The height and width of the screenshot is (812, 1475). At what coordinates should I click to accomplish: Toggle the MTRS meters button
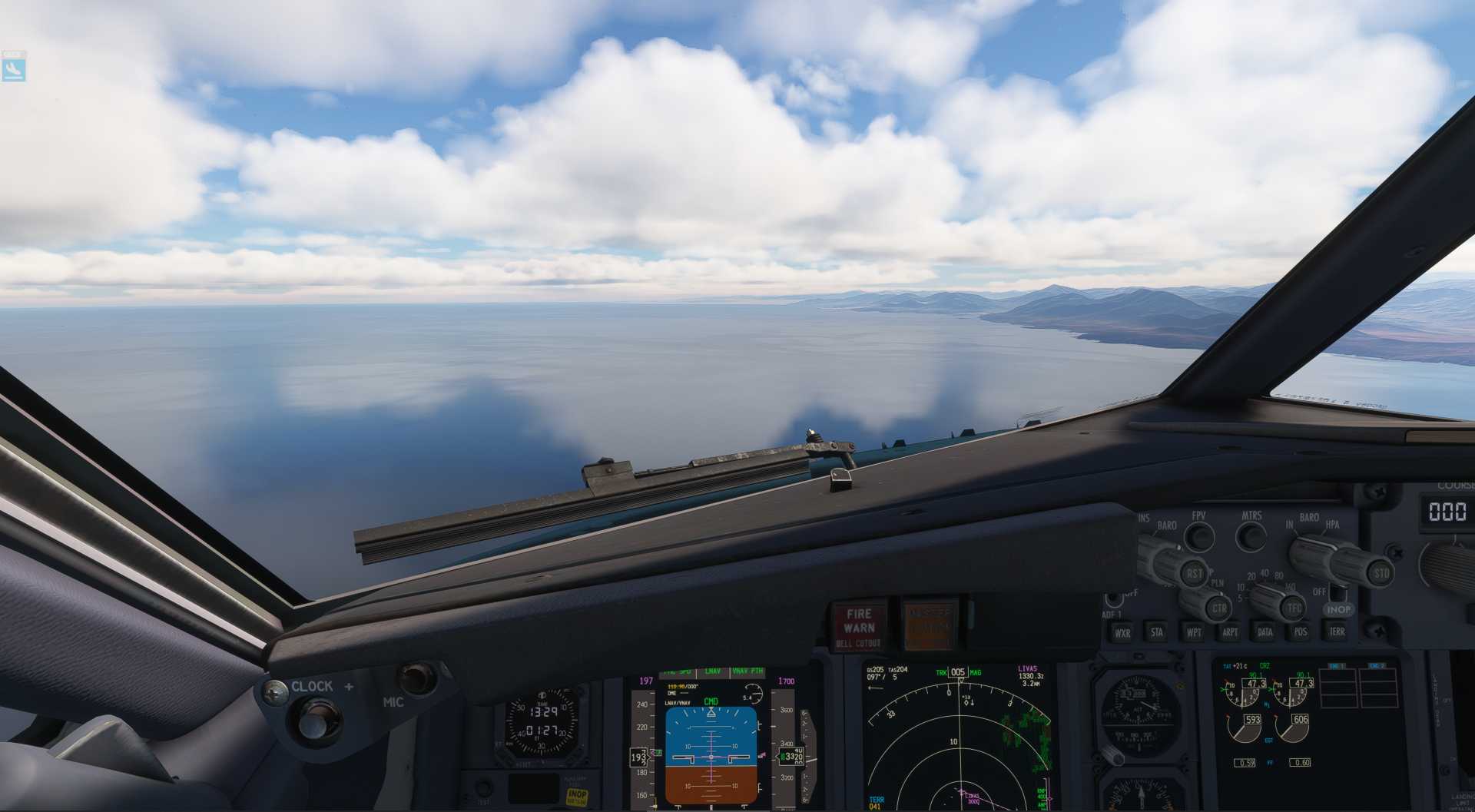pos(1251,535)
